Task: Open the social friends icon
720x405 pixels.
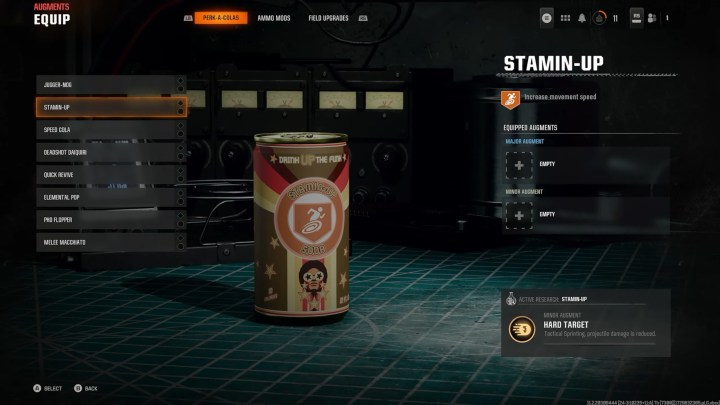Action: [652, 18]
